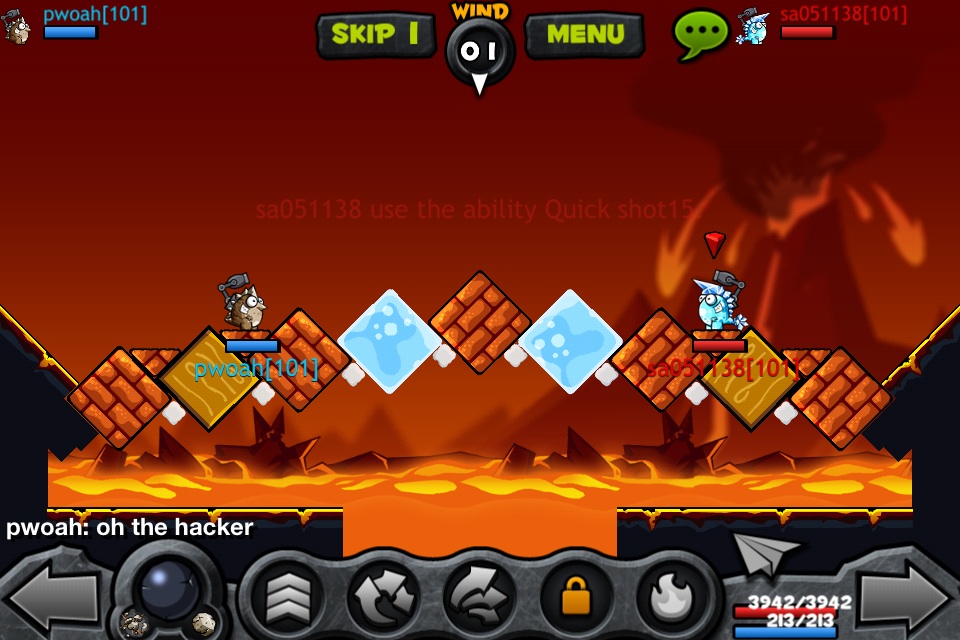Activate the double curved arrow ability
The width and height of the screenshot is (960, 640).
pyautogui.click(x=479, y=598)
